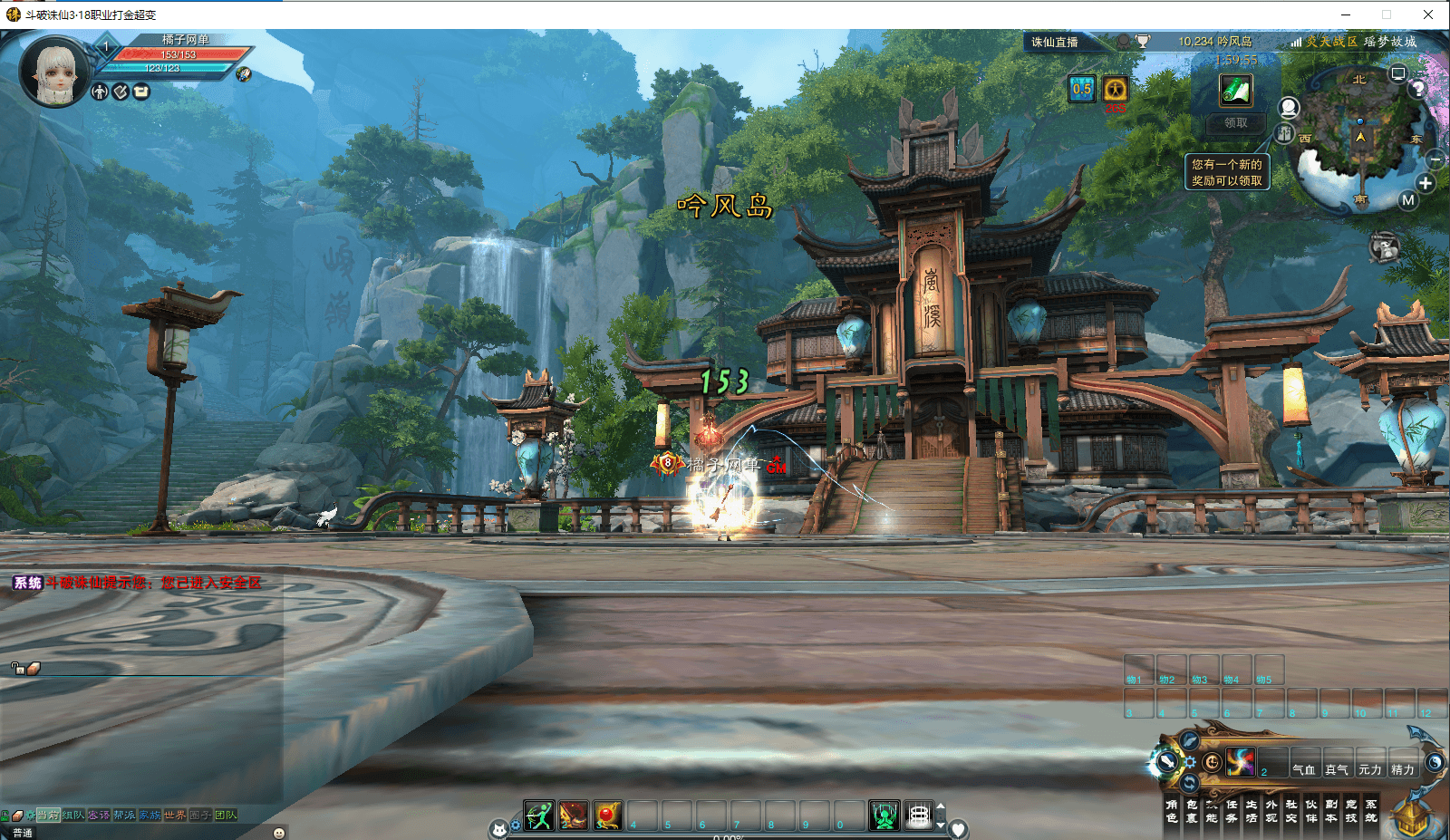Select the green scroll reward icon

click(x=1235, y=91)
